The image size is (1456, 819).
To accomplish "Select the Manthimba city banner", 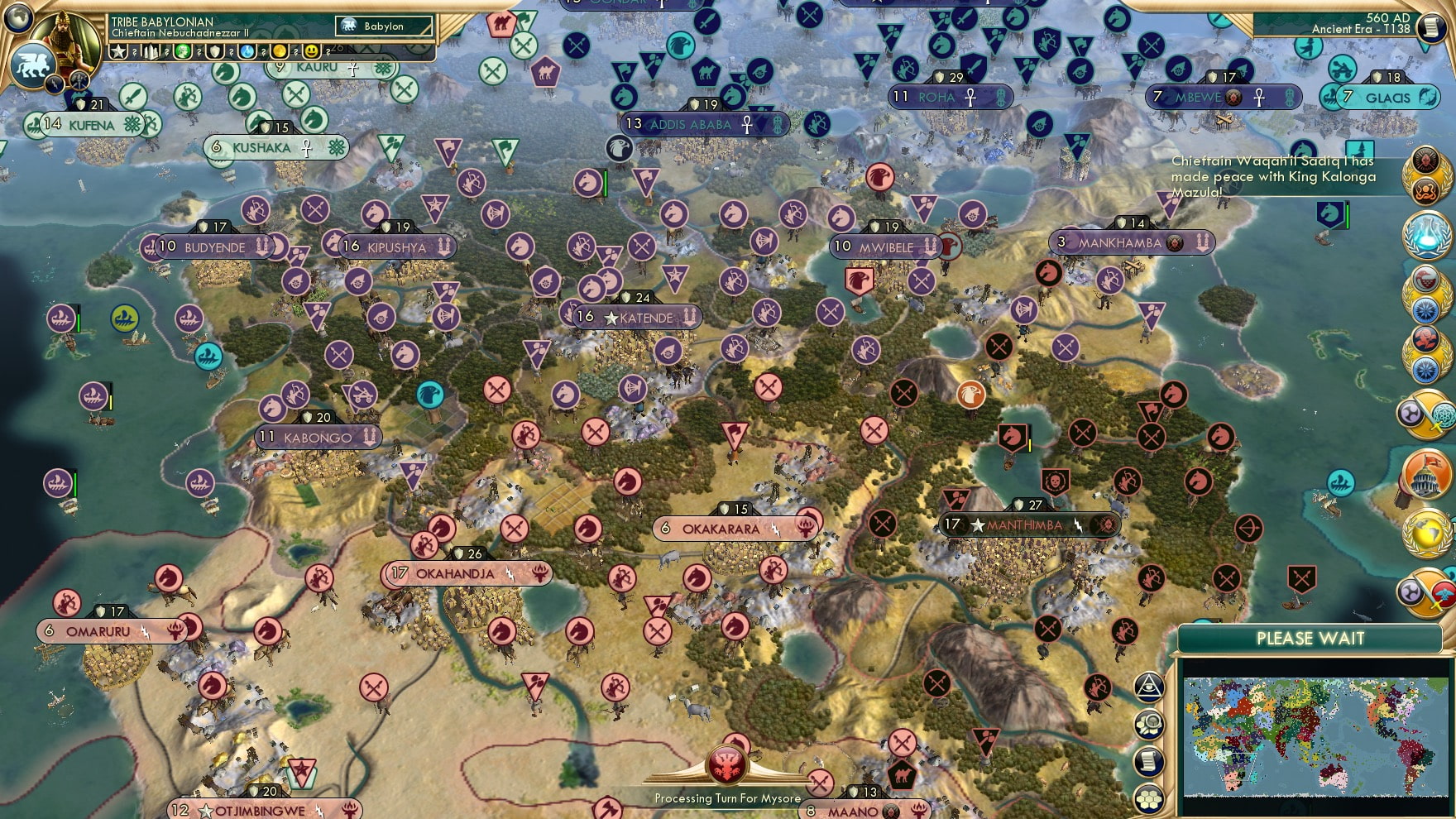I will [1026, 523].
